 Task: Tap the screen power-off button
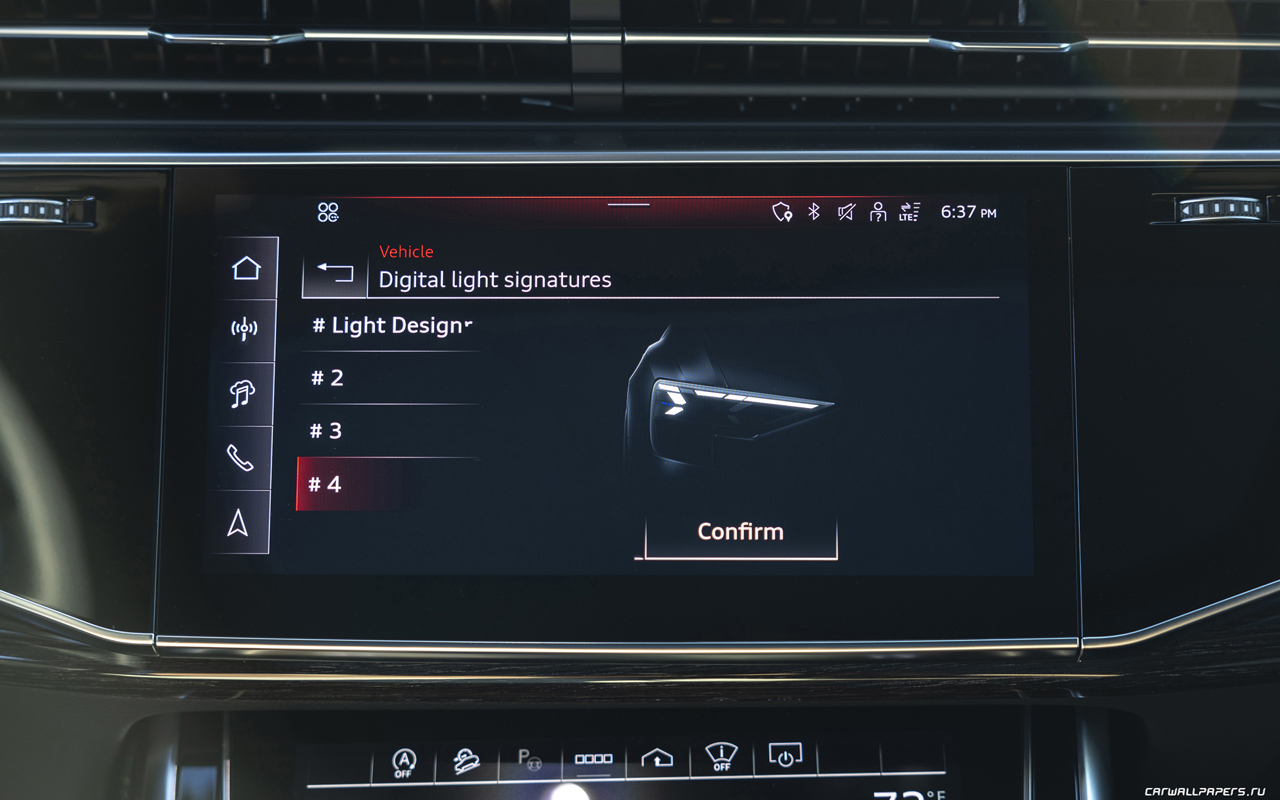click(x=785, y=756)
